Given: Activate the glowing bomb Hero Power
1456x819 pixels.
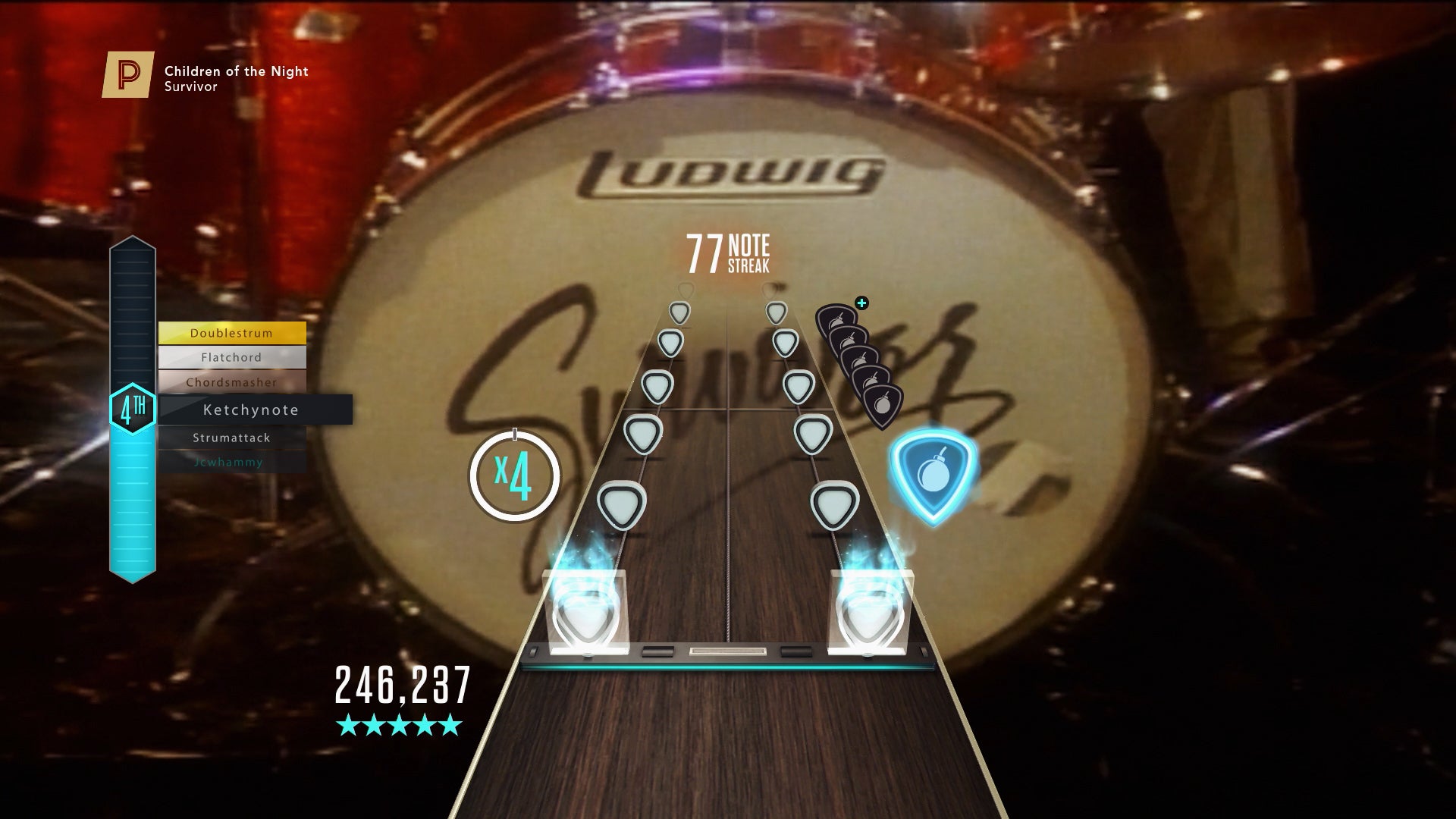Looking at the screenshot, I should pyautogui.click(x=932, y=475).
